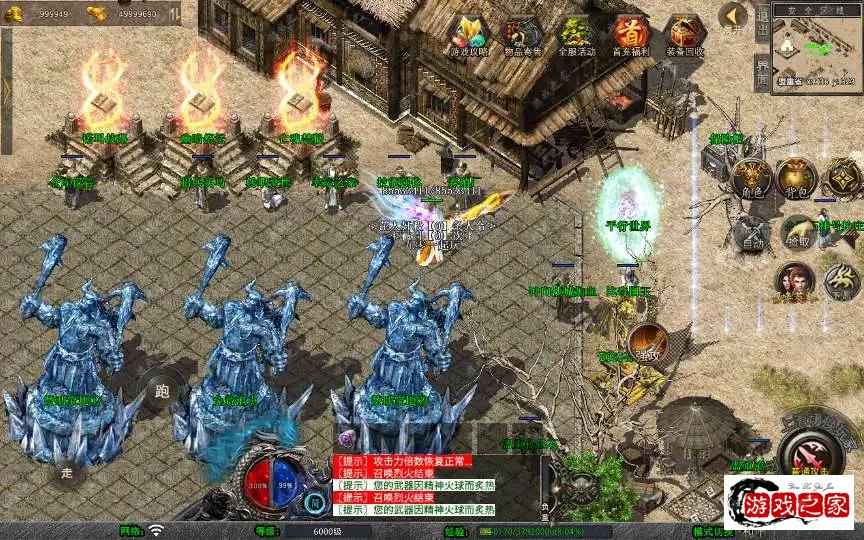Switch to 走 walk mode
This screenshot has width=864, height=540.
pyautogui.click(x=68, y=472)
